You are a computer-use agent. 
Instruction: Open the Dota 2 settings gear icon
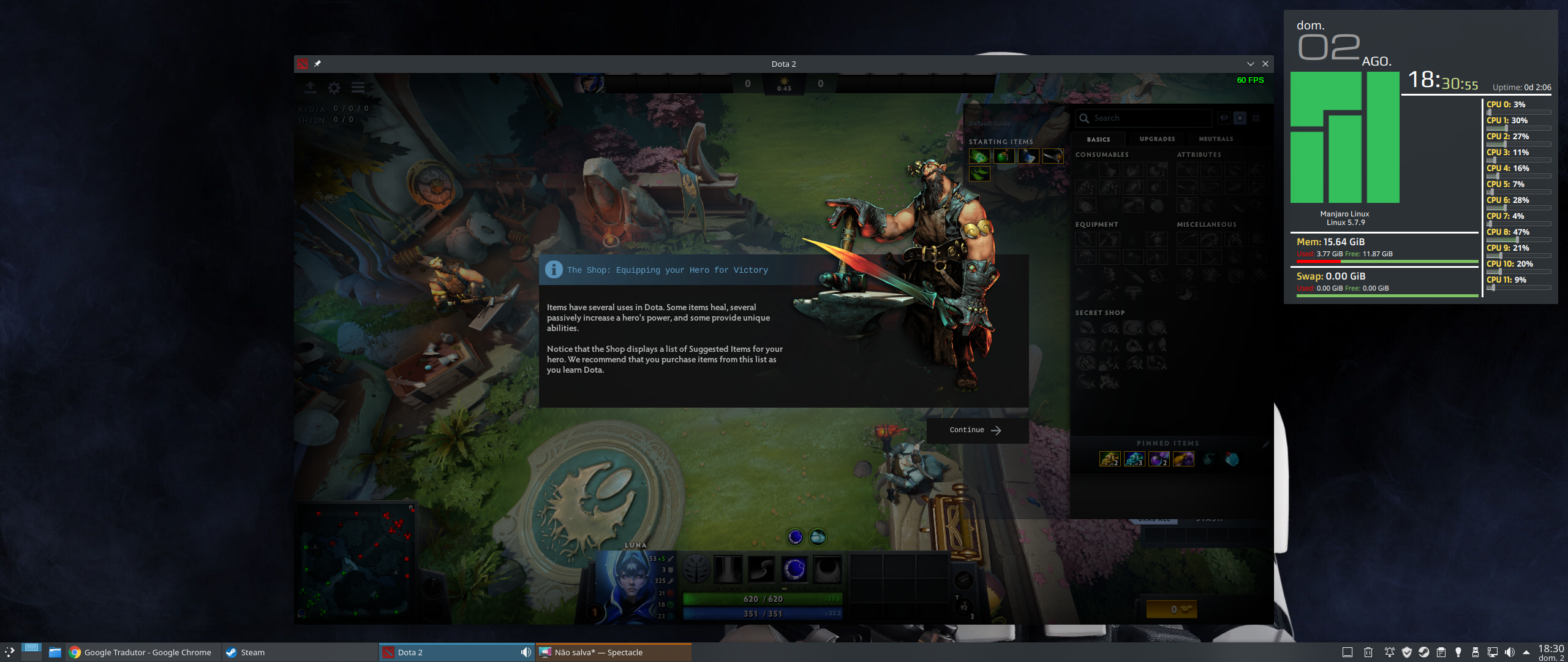click(x=333, y=88)
